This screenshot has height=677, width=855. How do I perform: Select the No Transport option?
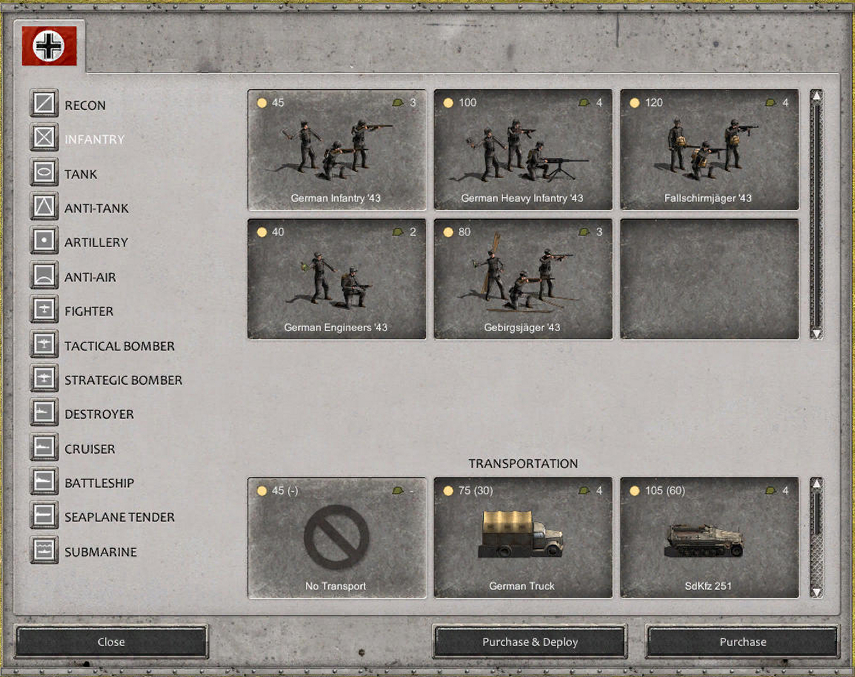(336, 538)
